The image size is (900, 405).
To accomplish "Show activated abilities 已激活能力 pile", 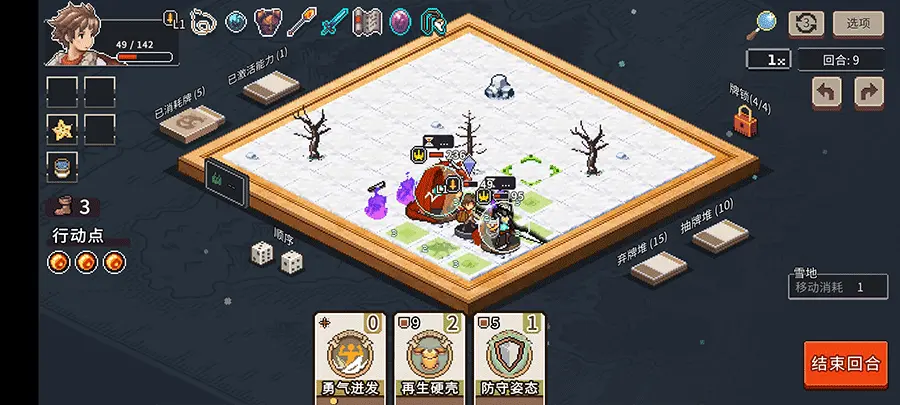I will 270,88.
